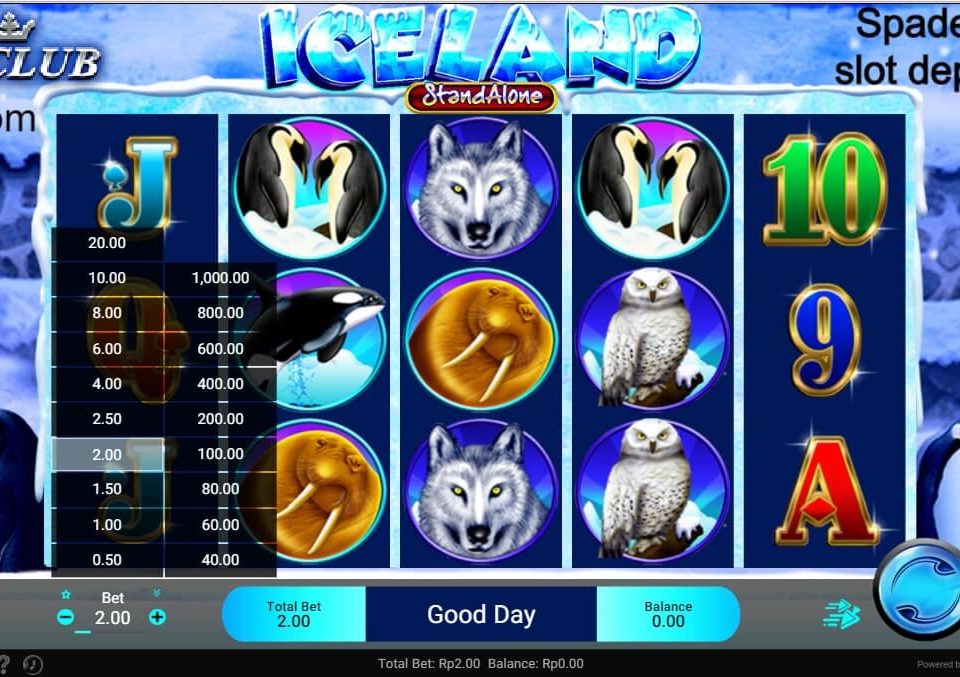The height and width of the screenshot is (677, 960).
Task: Choose the 800.00 bet amount
Action: (x=220, y=313)
